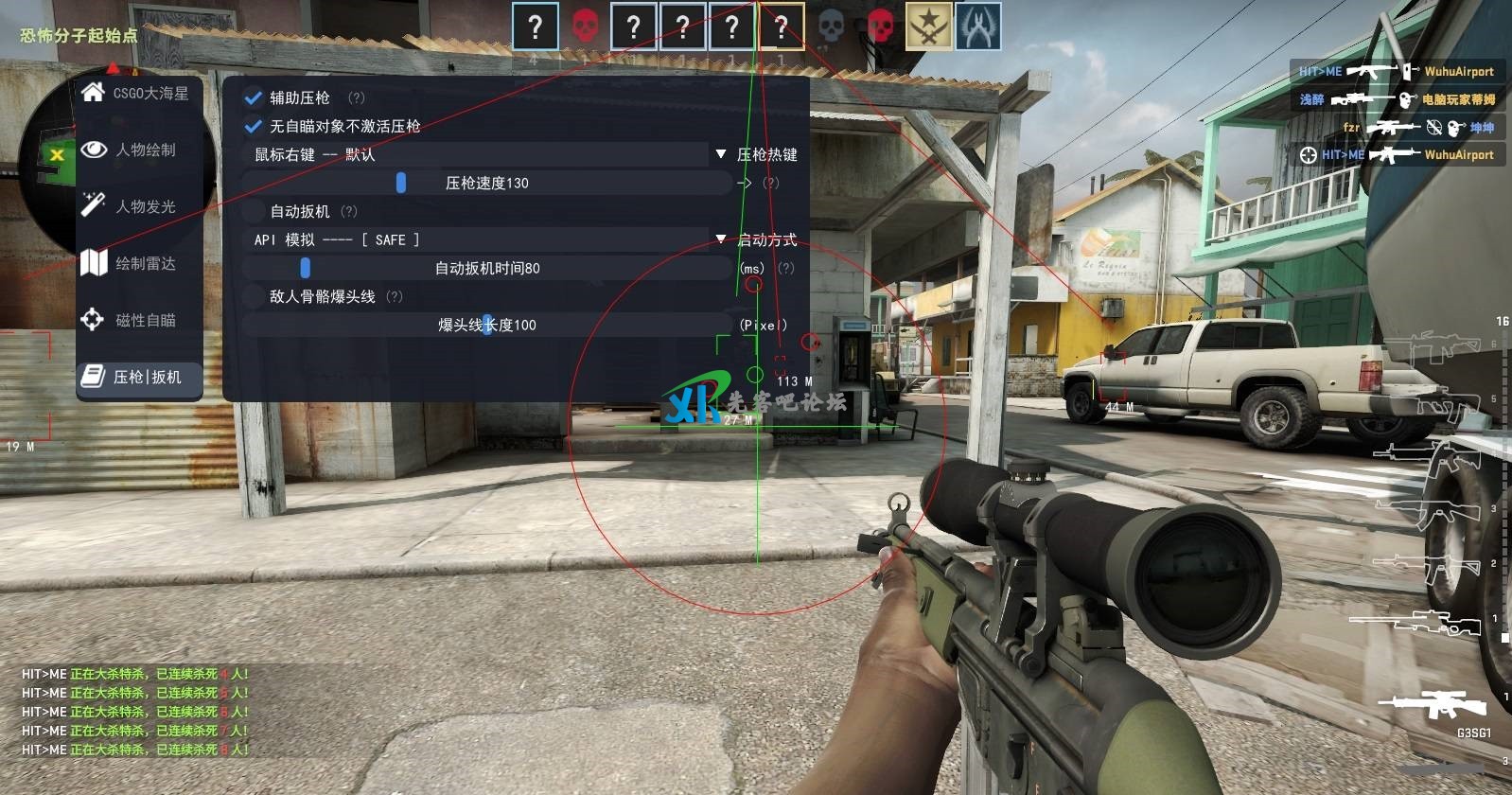Select the 压枪|扳机 tab
This screenshot has height=795, width=1512.
138,378
